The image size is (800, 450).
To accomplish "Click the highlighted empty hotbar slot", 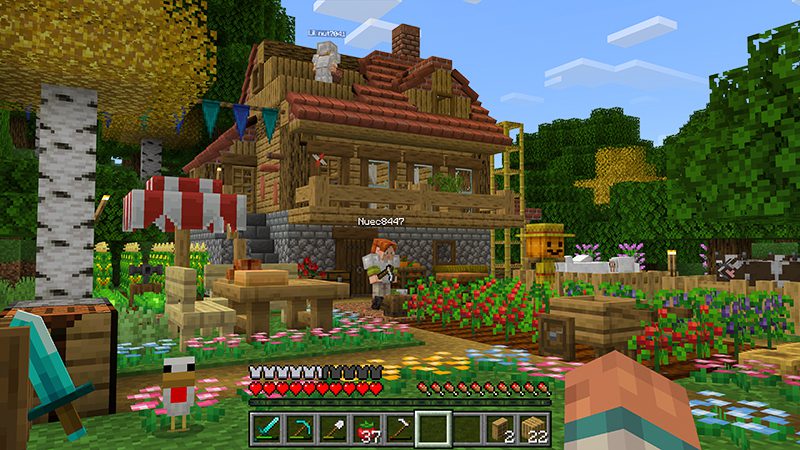I will click(x=433, y=428).
